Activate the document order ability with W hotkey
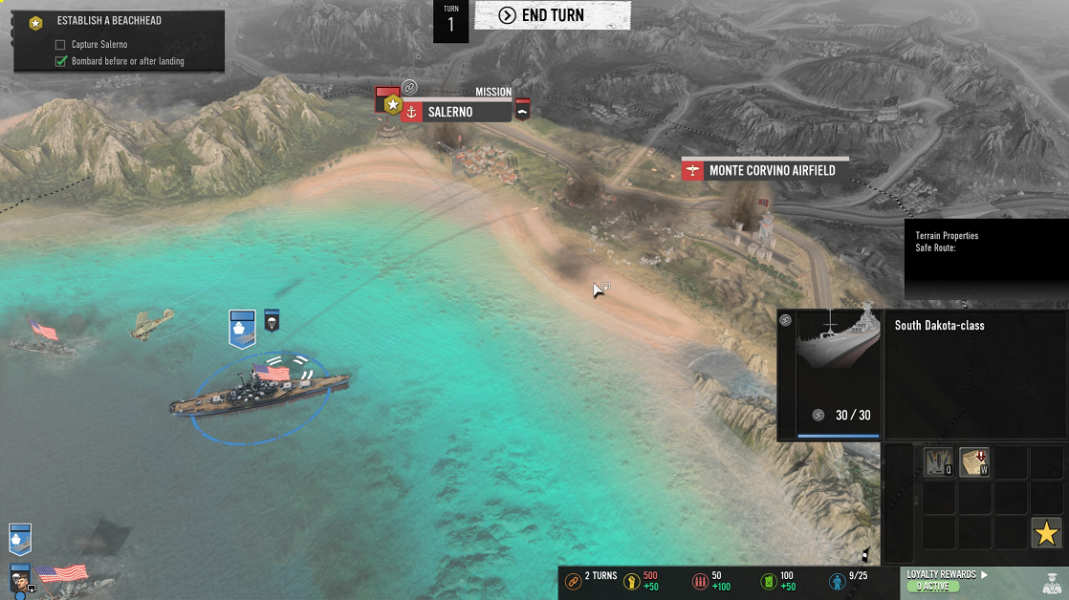The height and width of the screenshot is (600, 1069). (x=974, y=462)
